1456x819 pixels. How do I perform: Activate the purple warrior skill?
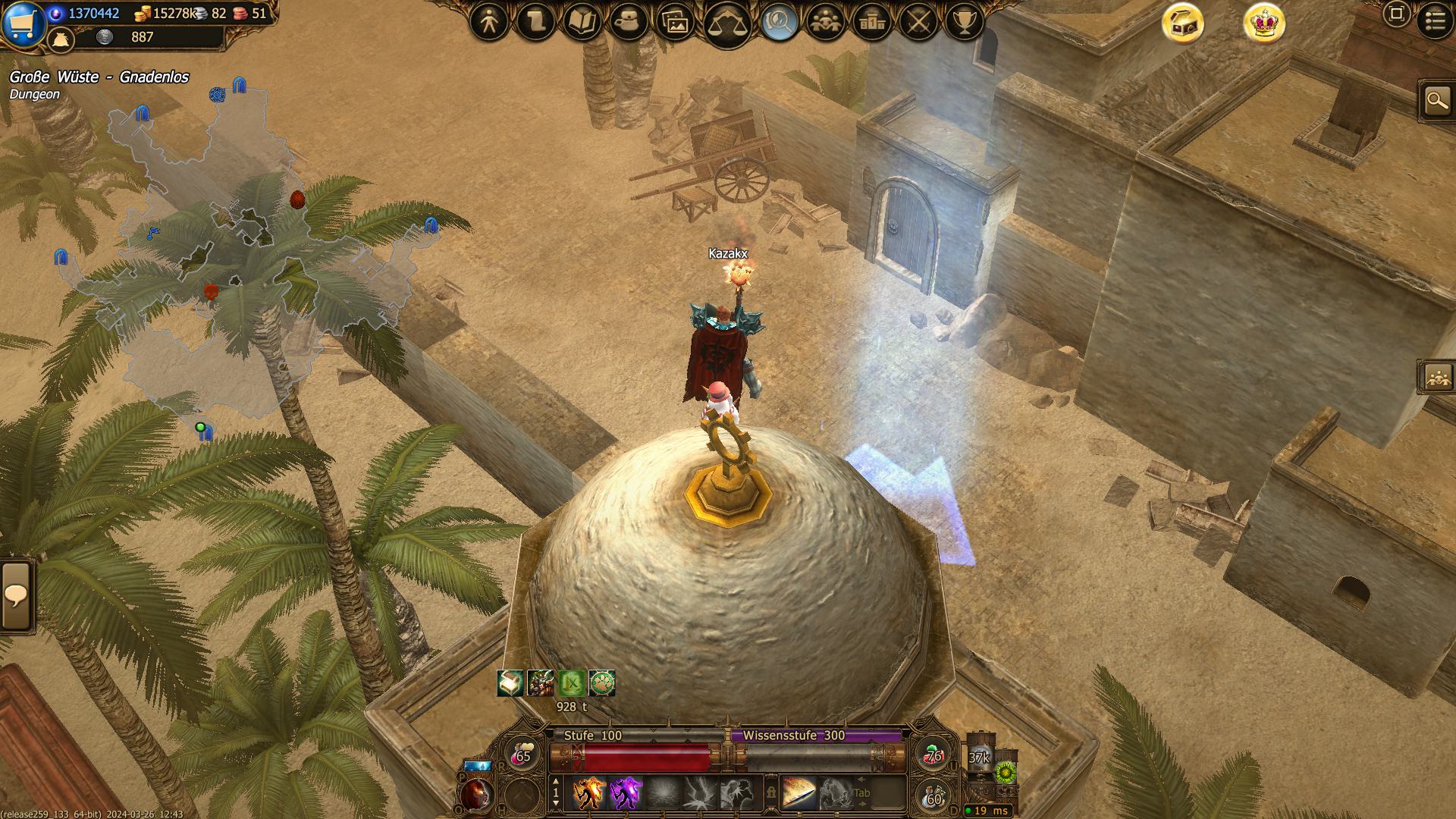(626, 793)
